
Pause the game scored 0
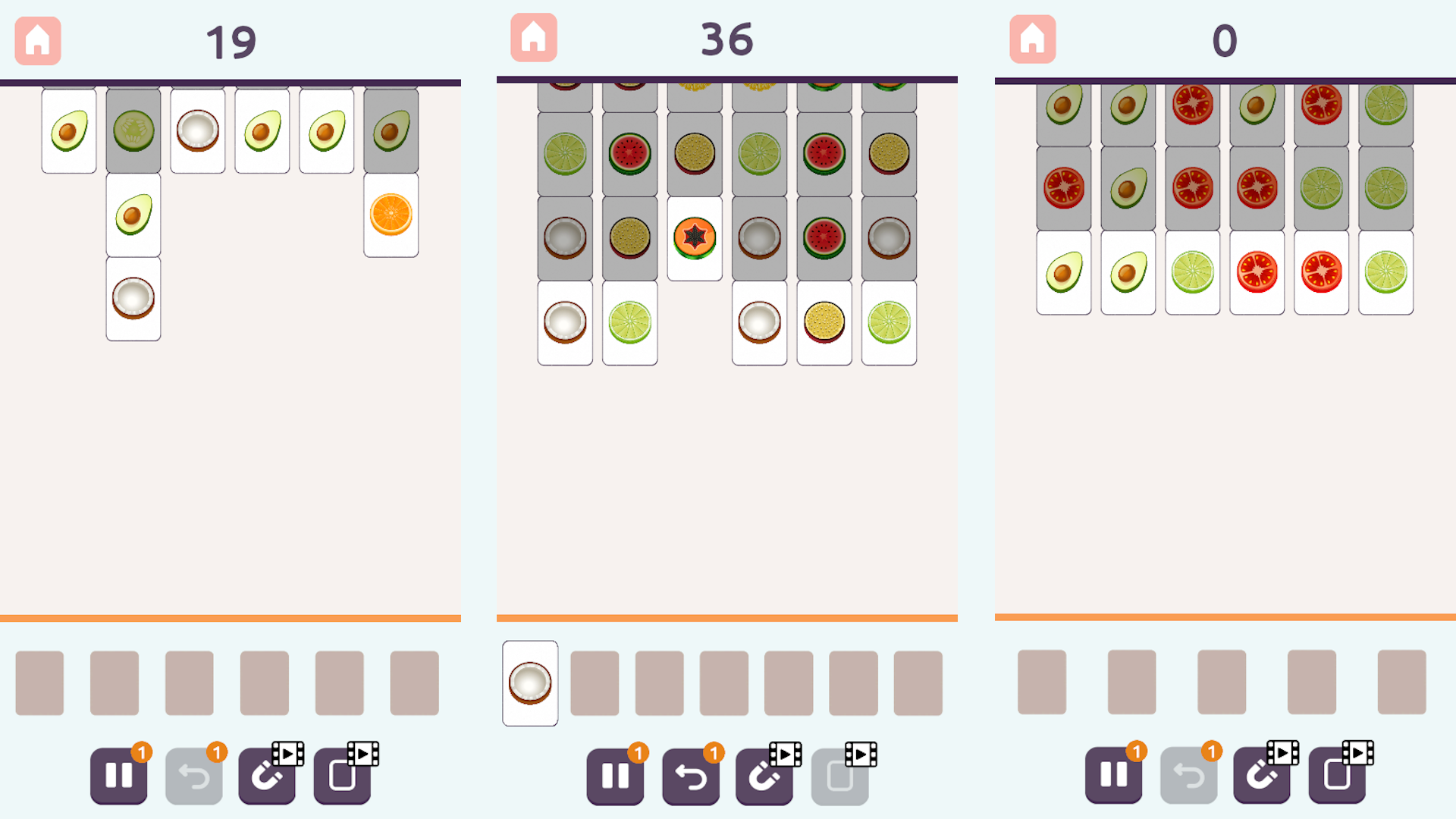click(x=1112, y=775)
